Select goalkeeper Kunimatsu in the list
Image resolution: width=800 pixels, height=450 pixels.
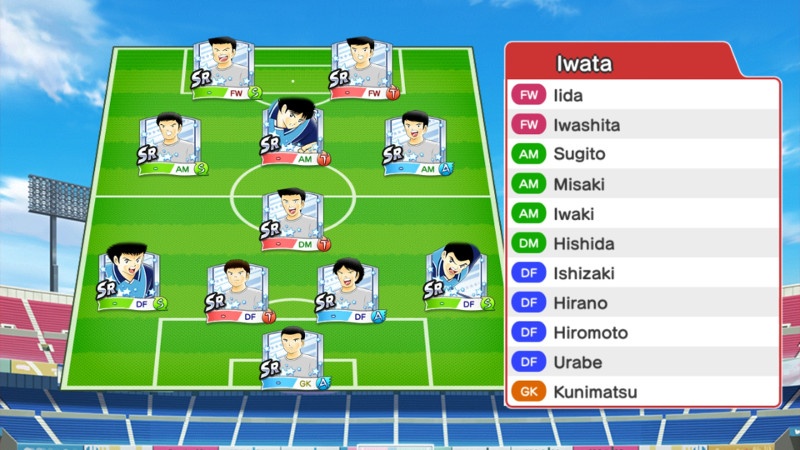[642, 392]
